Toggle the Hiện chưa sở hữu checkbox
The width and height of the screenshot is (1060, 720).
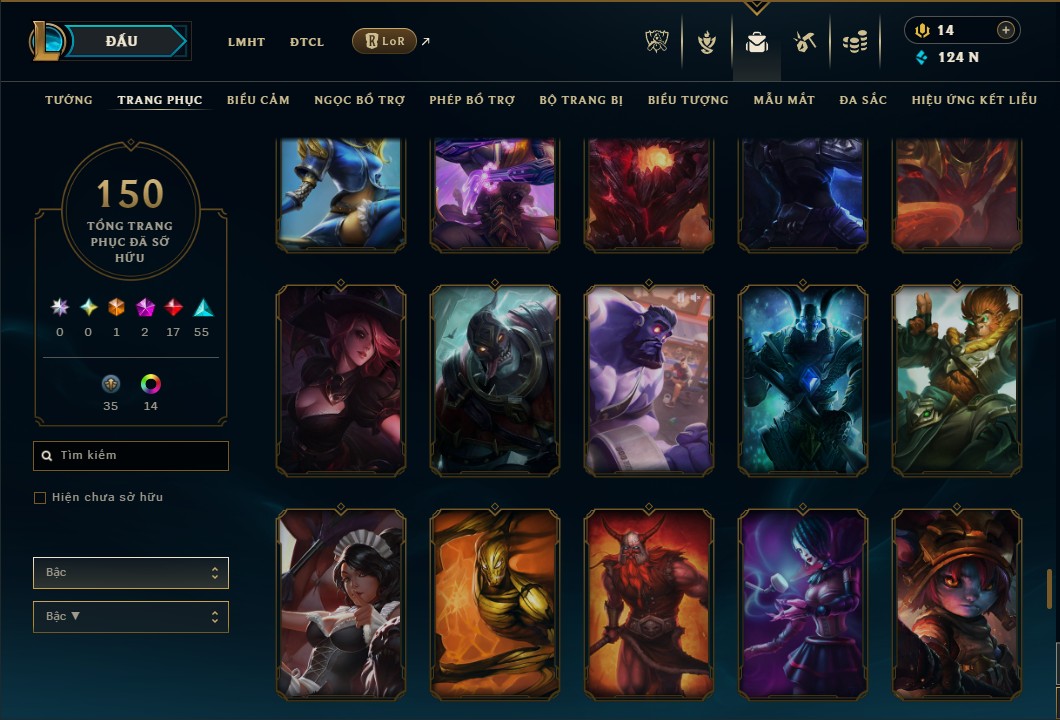coord(40,498)
